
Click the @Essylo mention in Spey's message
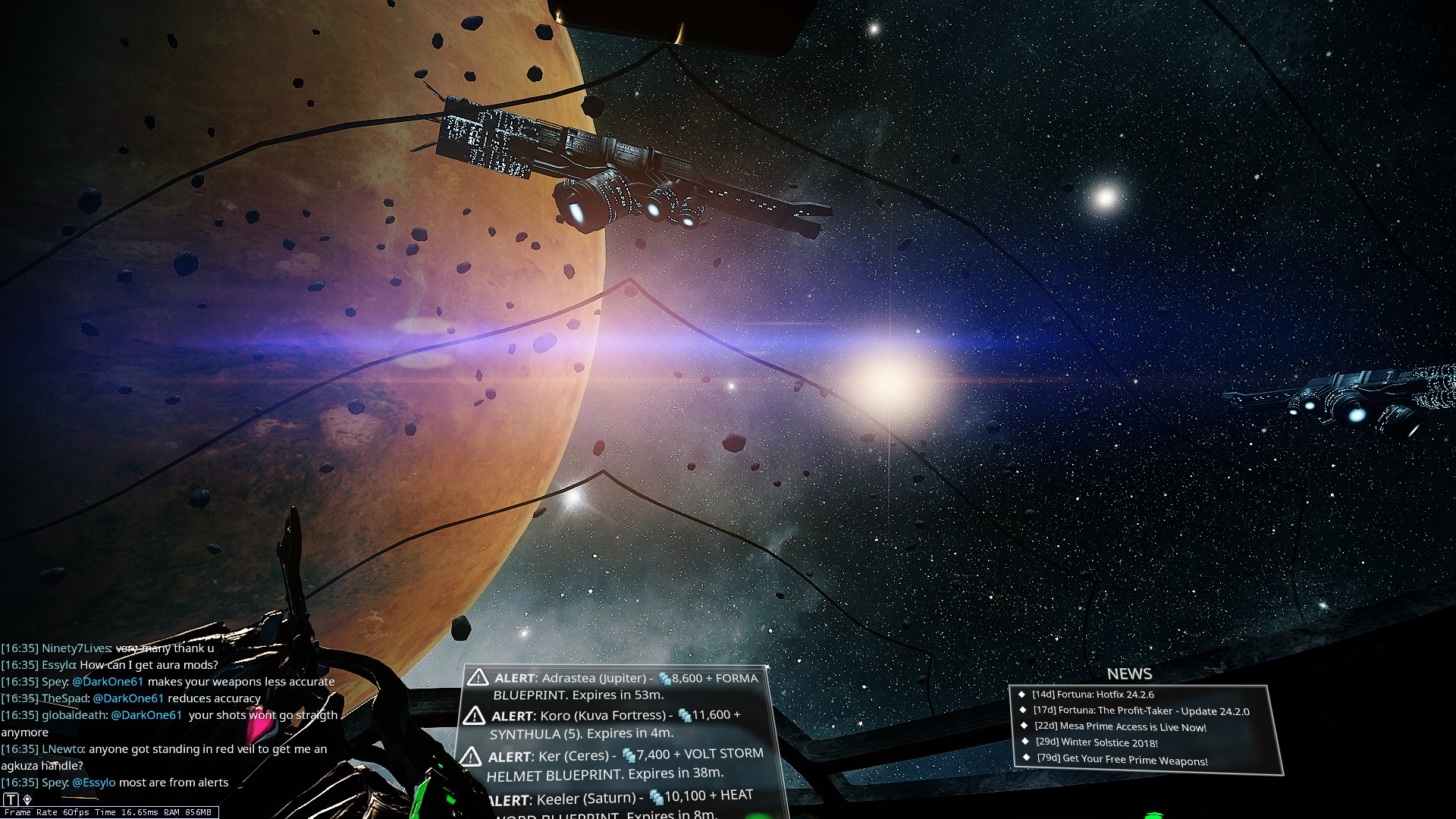[x=94, y=783]
